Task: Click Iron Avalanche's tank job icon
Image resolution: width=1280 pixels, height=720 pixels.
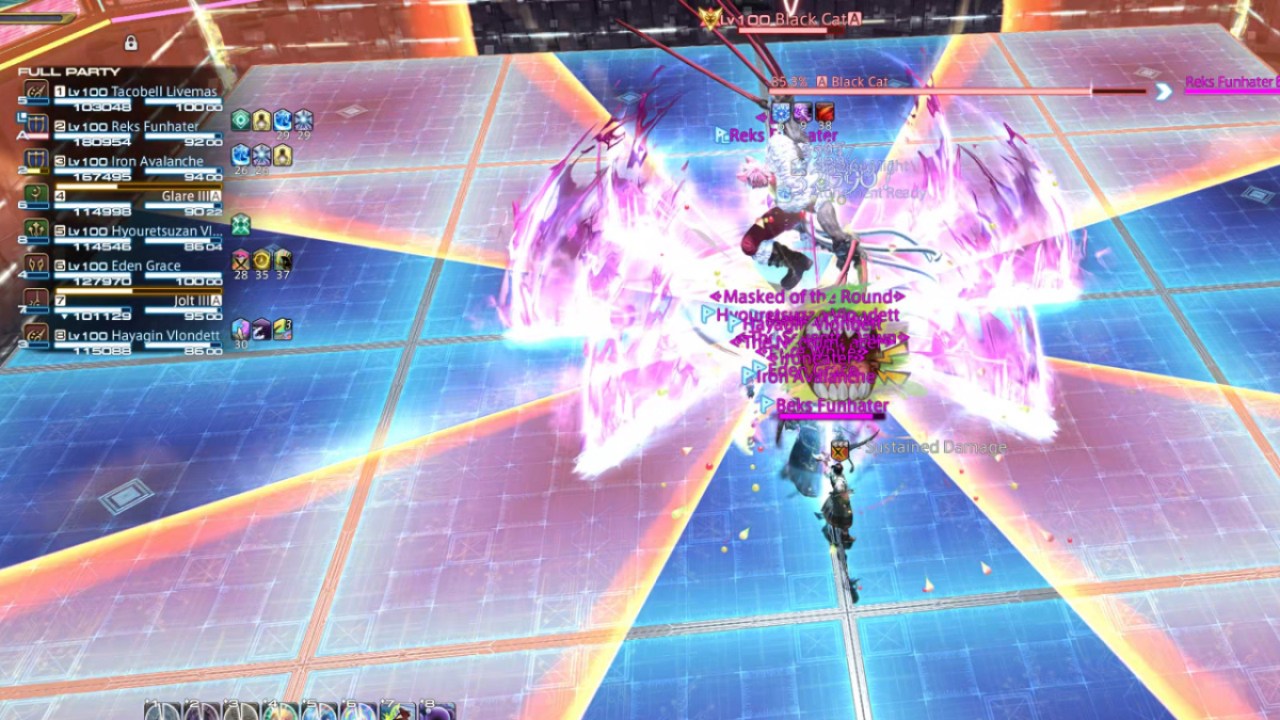Action: tap(35, 157)
